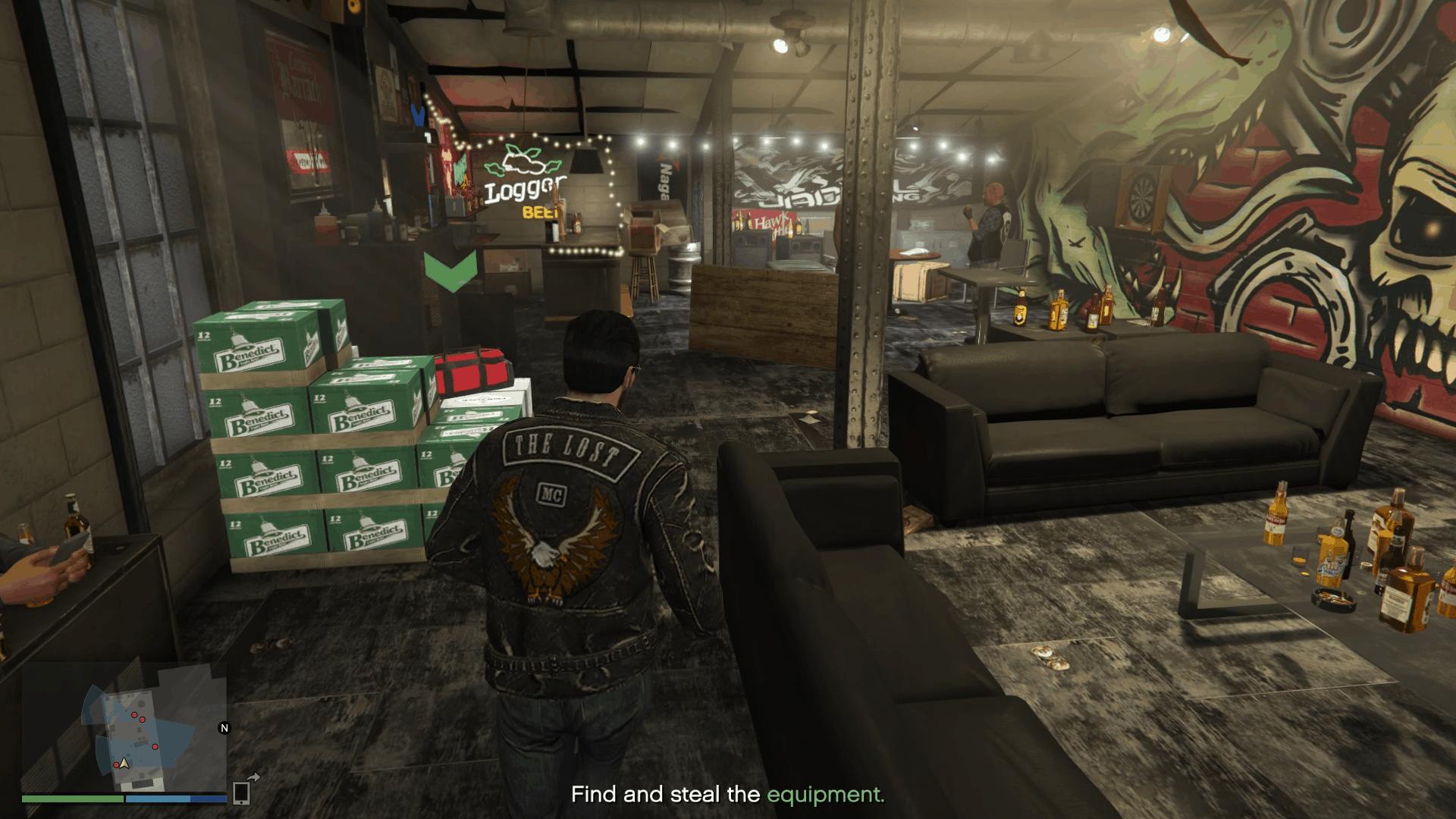Select the north compass marker on minimap
This screenshot has width=1456, height=819.
tap(224, 728)
